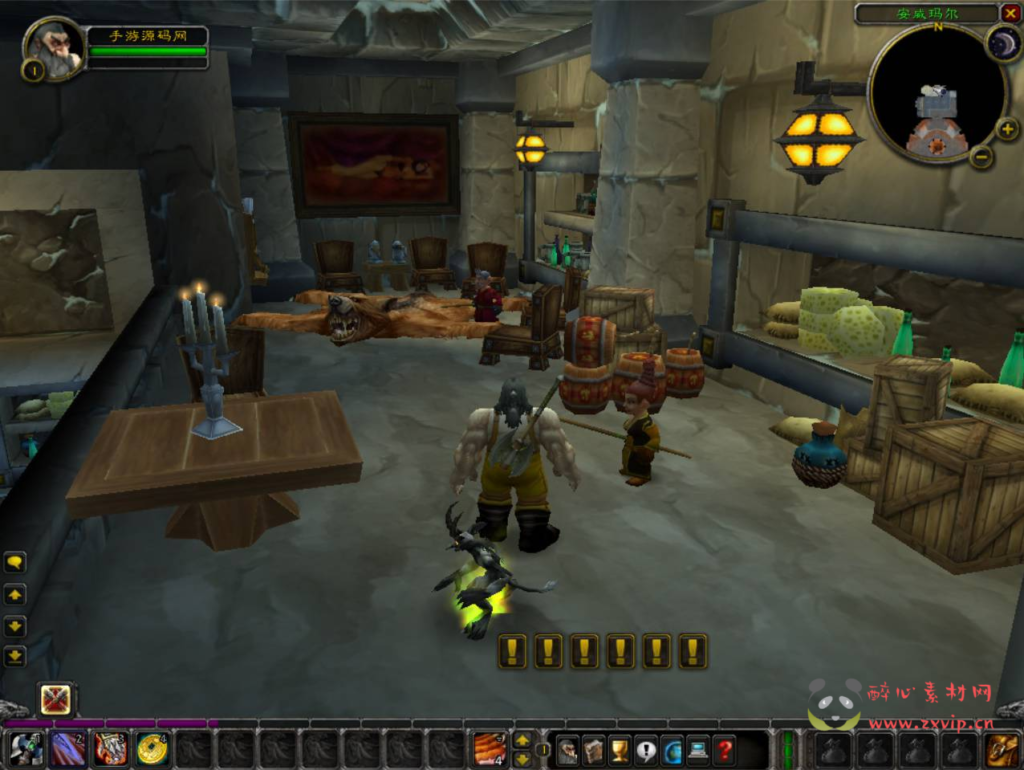Open the day-night time indicator by minimap
This screenshot has width=1024, height=770.
(x=1002, y=43)
